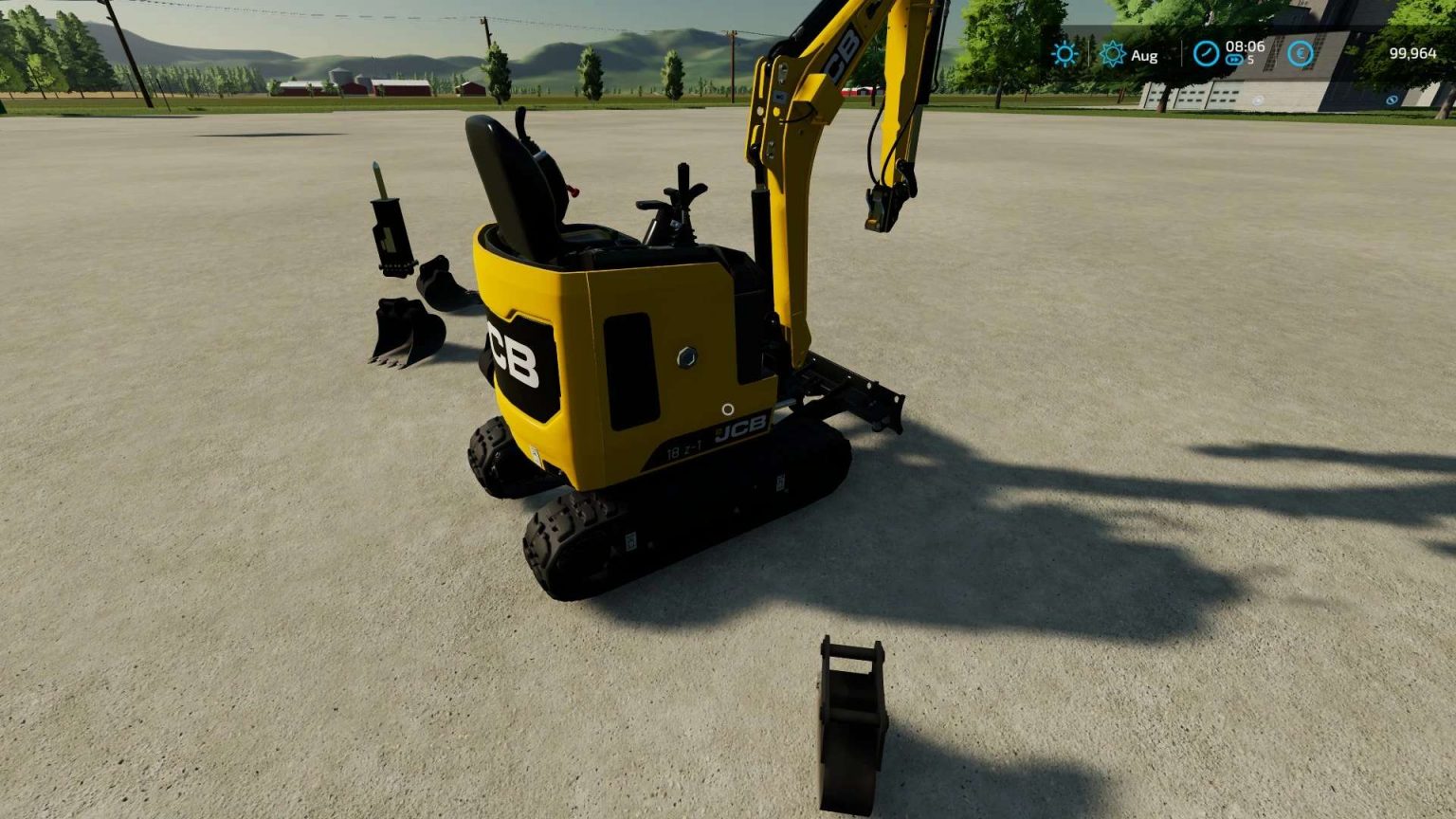This screenshot has width=1456, height=819.
Task: Click the fast-forward timescale icon
Action: click(x=1234, y=60)
